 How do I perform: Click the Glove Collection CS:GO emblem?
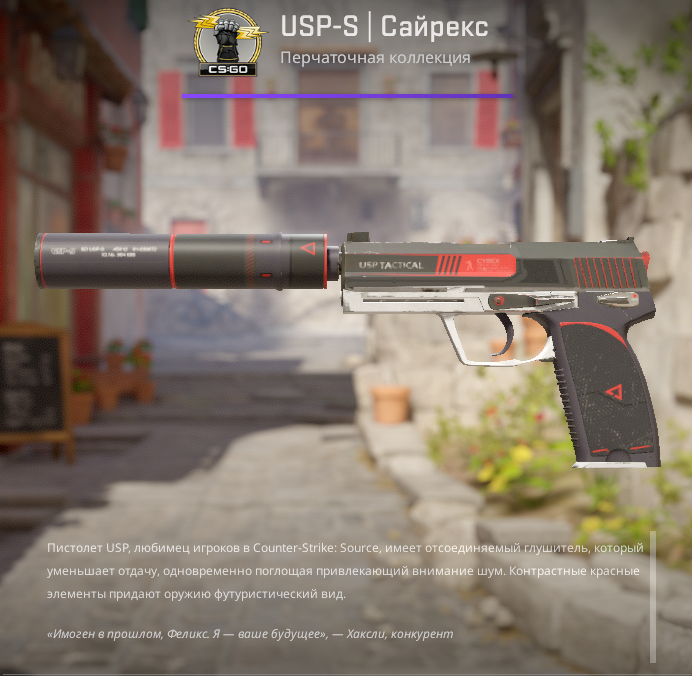coord(228,42)
